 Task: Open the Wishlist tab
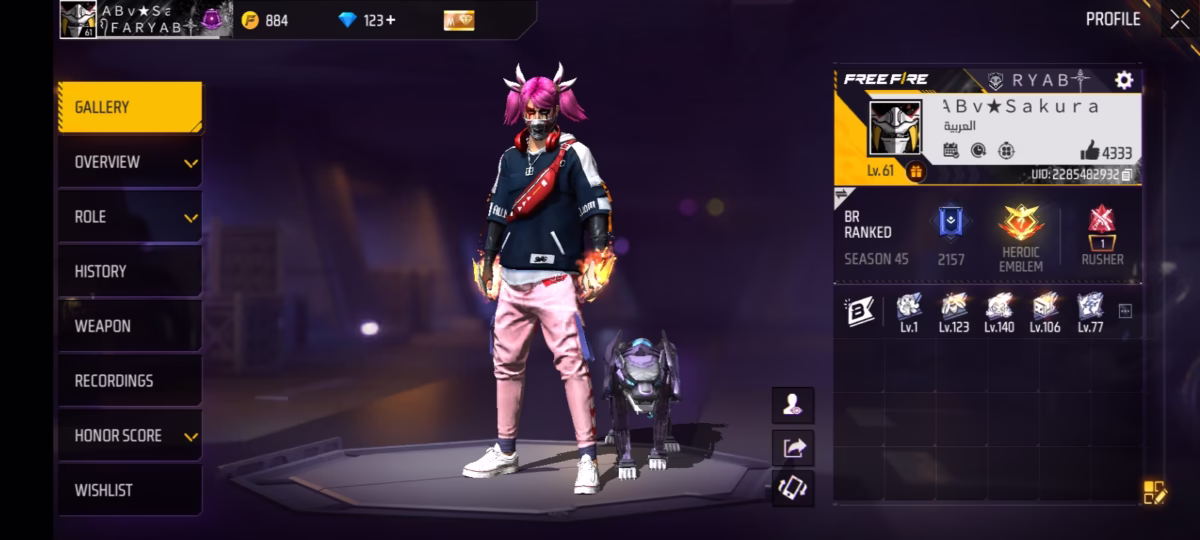click(x=129, y=490)
